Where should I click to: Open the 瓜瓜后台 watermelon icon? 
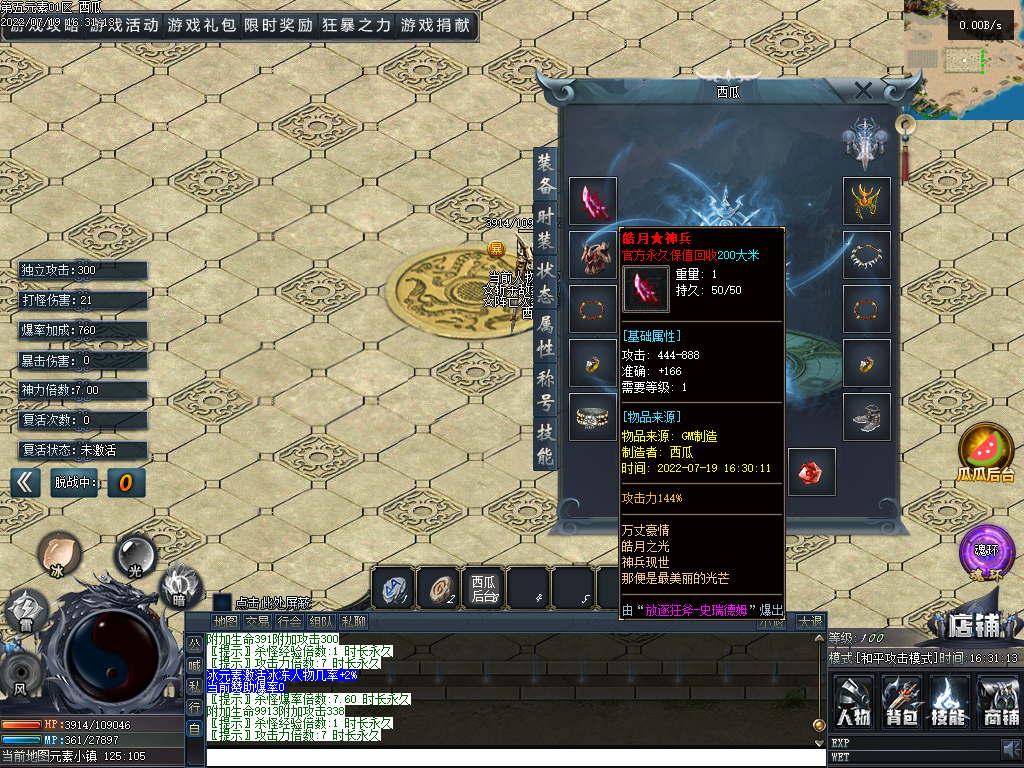pyautogui.click(x=986, y=452)
